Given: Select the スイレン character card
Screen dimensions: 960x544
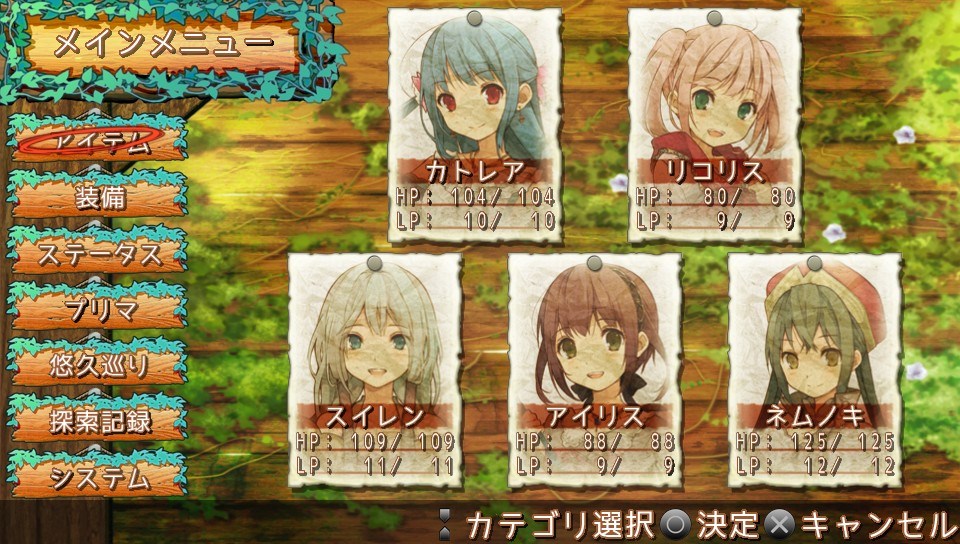Looking at the screenshot, I should click(375, 370).
